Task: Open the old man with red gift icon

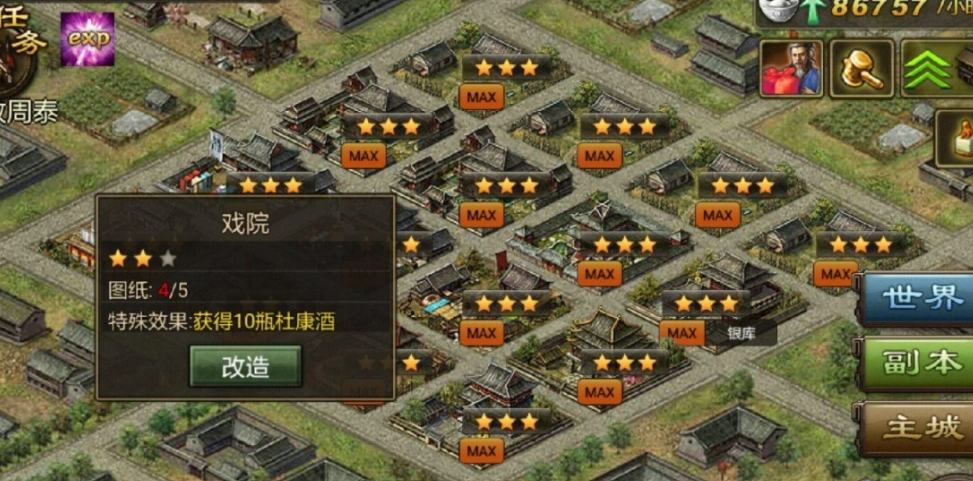Action: pyautogui.click(x=791, y=68)
